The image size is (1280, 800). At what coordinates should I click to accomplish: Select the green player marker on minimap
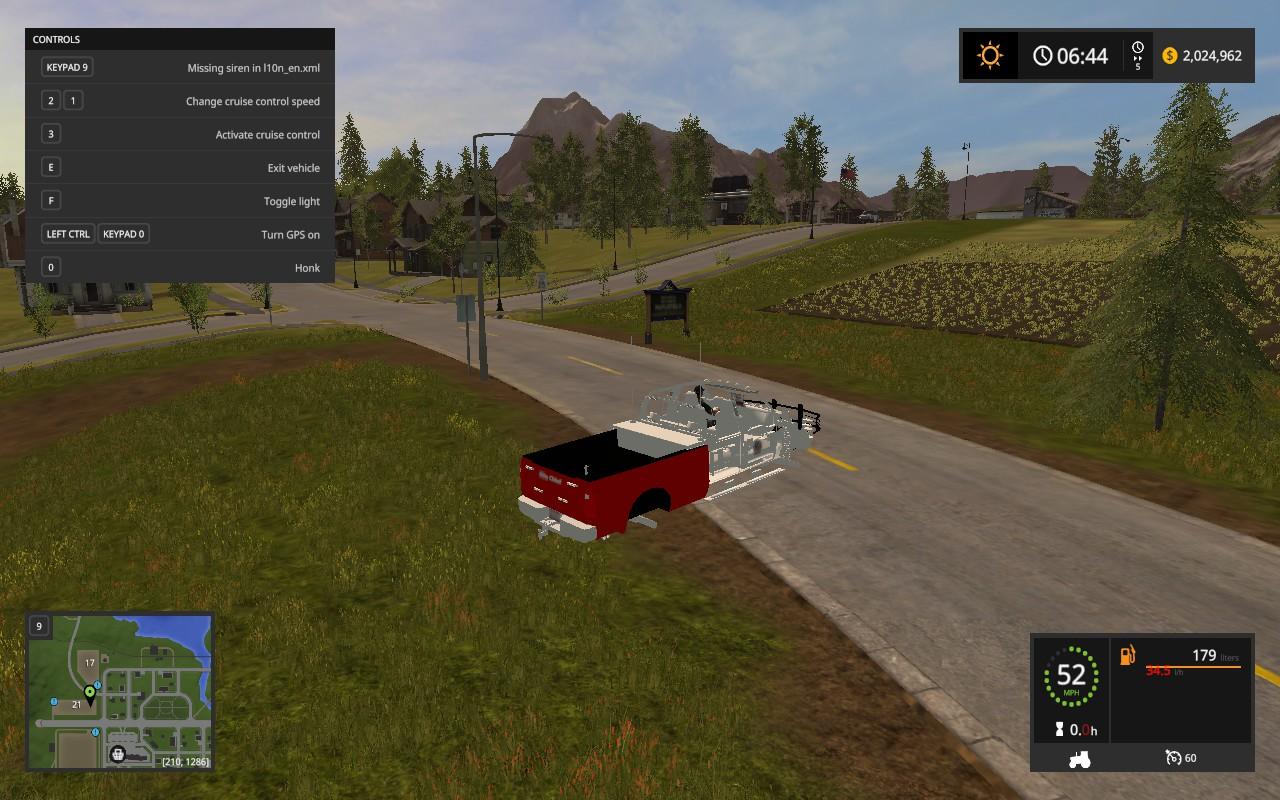pos(89,692)
